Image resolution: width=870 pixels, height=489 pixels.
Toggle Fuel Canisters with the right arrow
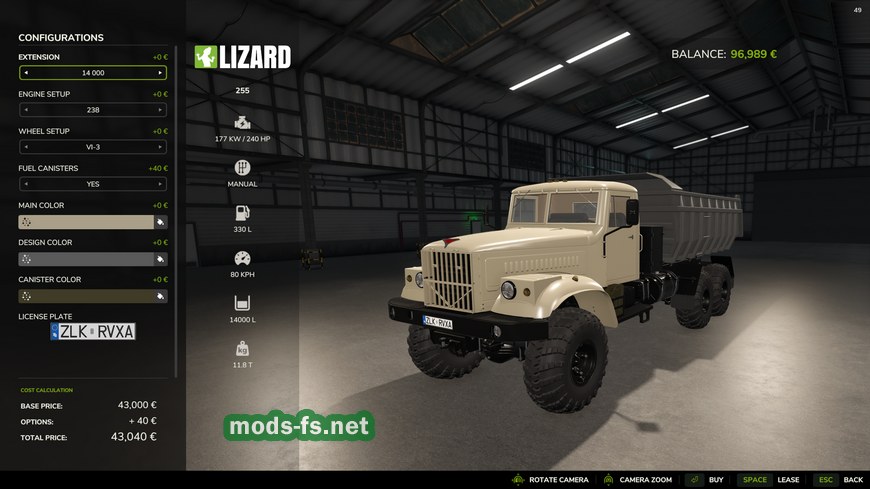click(160, 184)
